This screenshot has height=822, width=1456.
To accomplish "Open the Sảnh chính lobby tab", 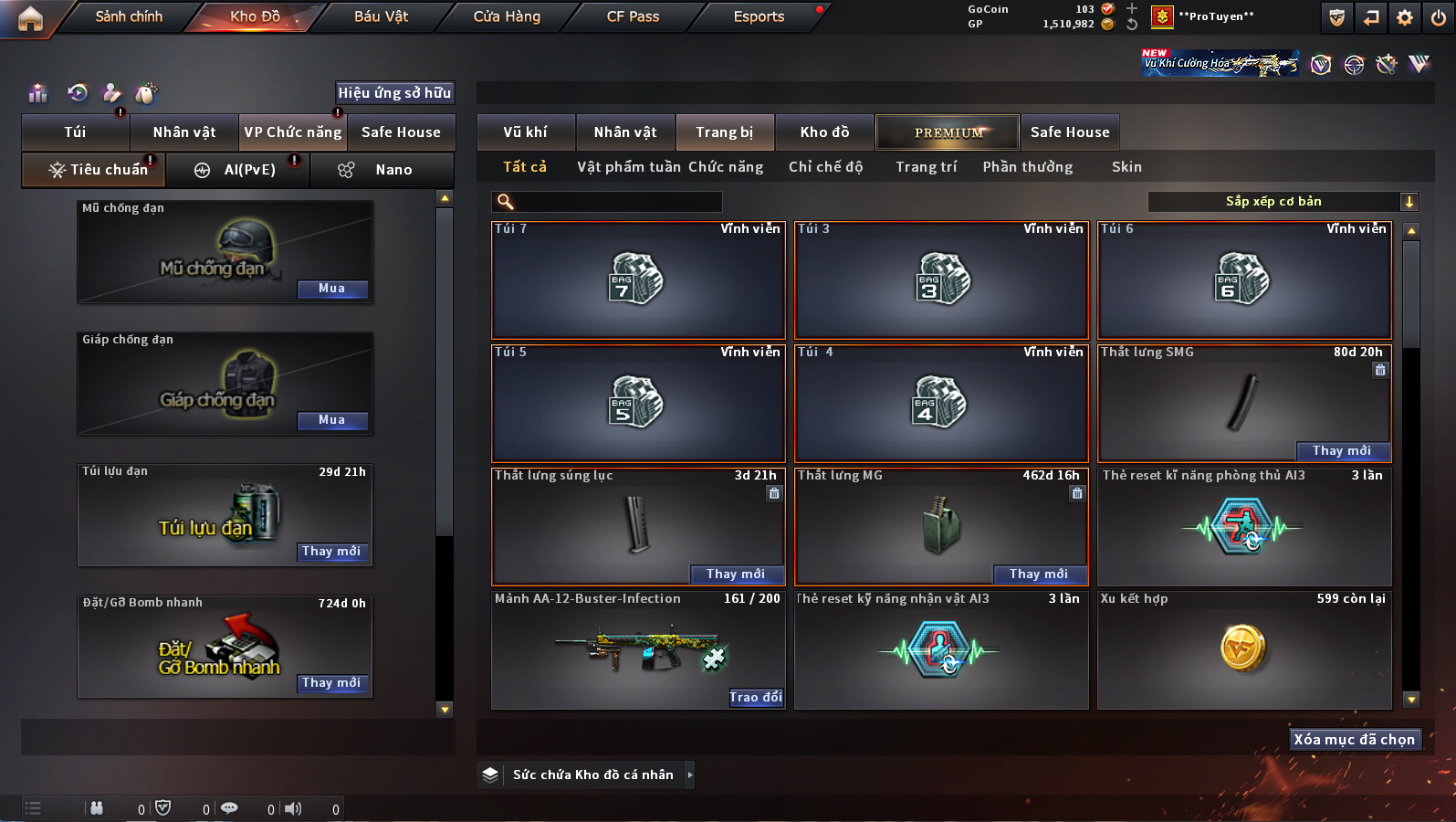I will [129, 16].
